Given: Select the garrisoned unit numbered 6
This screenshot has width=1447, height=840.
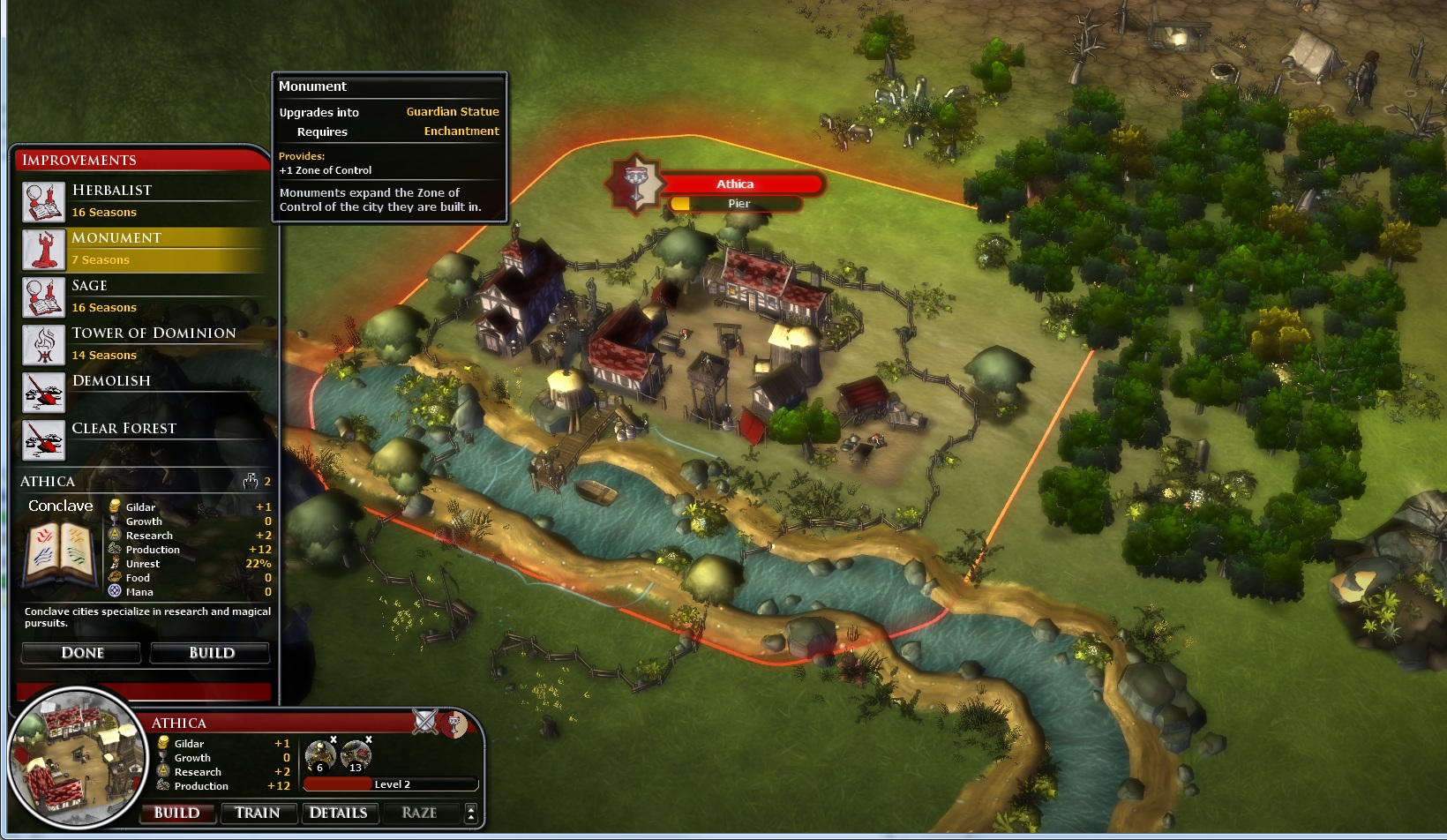Looking at the screenshot, I should tap(319, 756).
